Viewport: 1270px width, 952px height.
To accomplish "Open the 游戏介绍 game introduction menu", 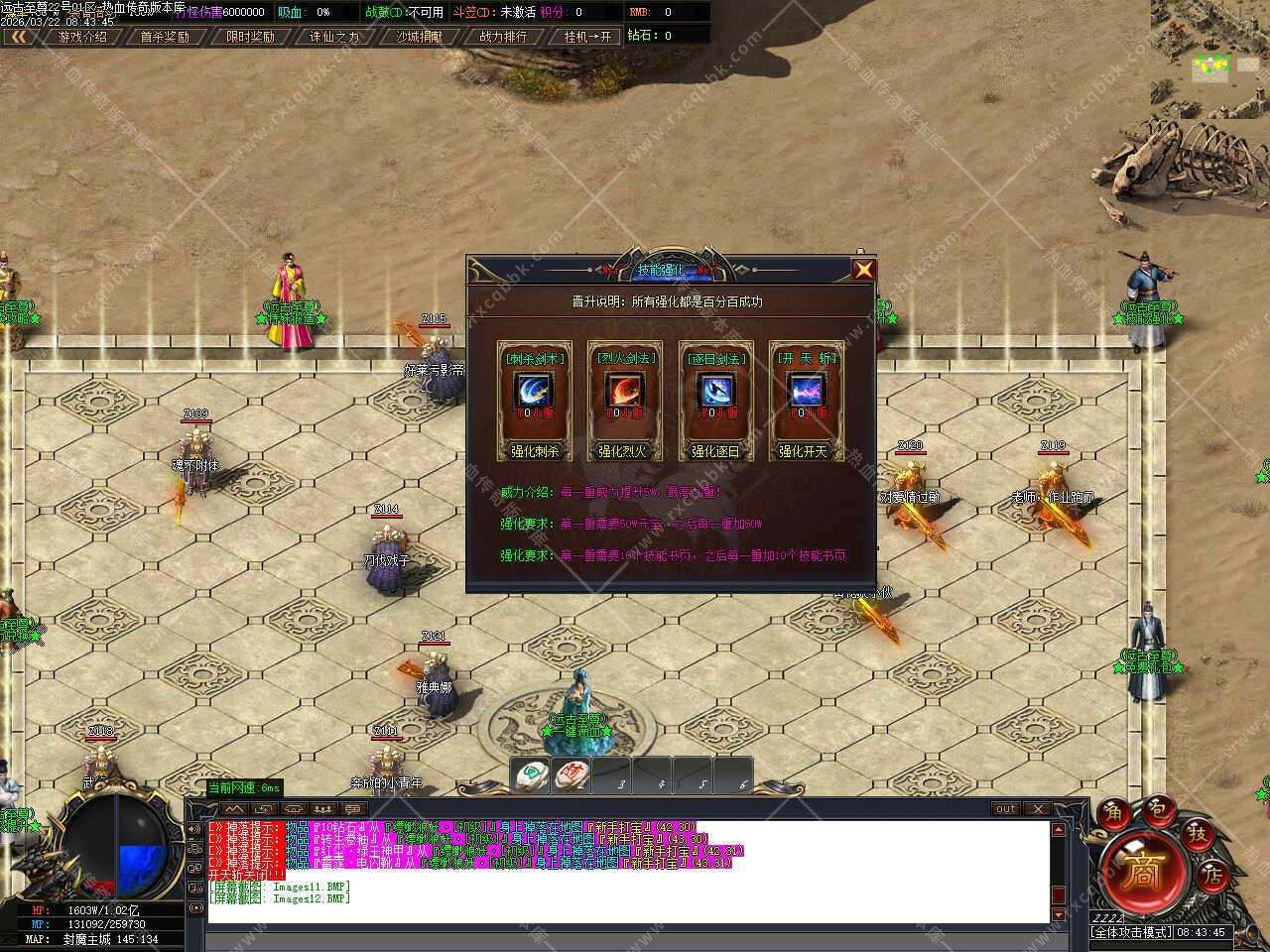I will click(82, 37).
